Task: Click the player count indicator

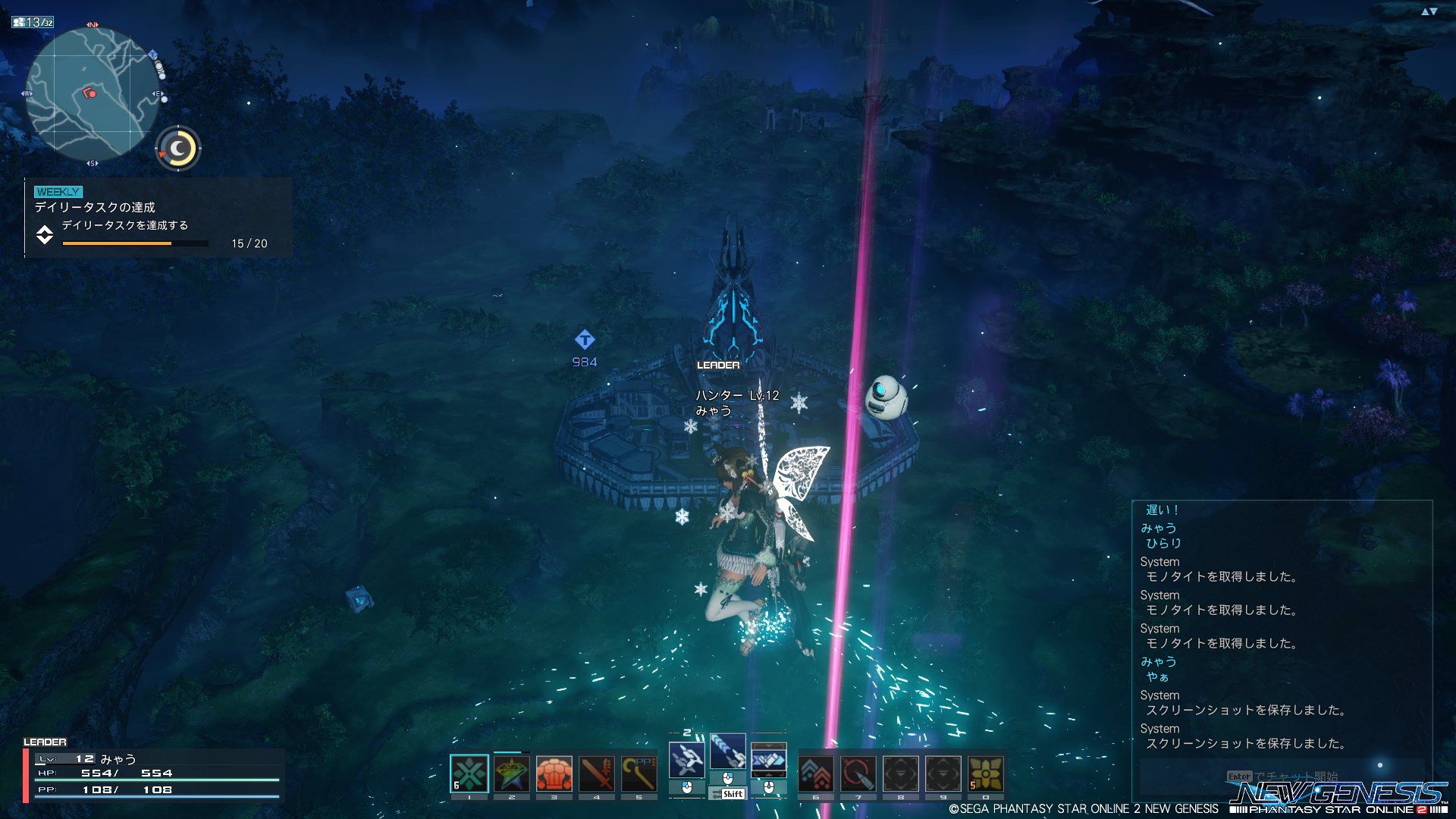Action: click(33, 23)
